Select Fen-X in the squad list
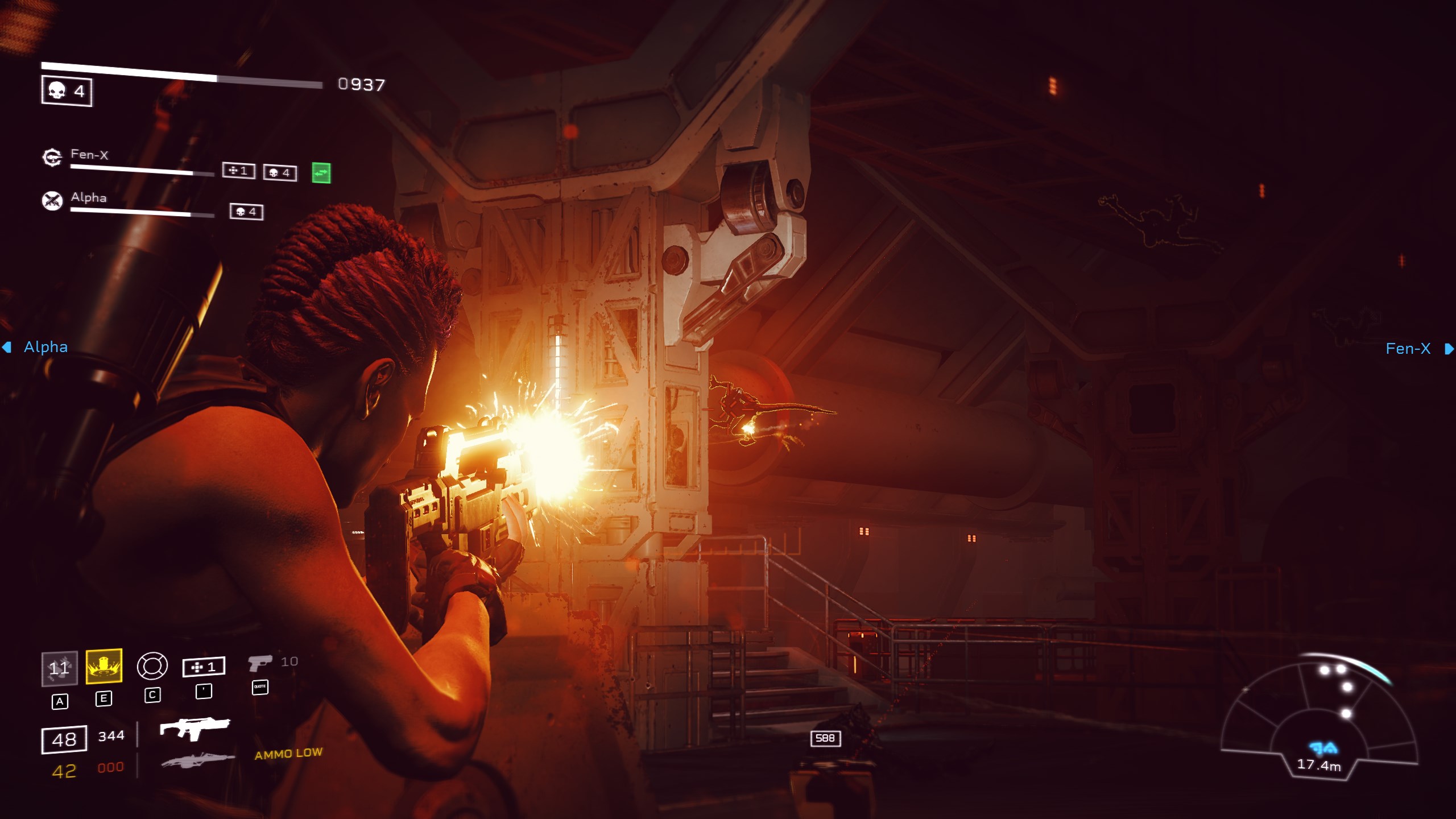Screen dimensions: 1456x819 (x=89, y=155)
